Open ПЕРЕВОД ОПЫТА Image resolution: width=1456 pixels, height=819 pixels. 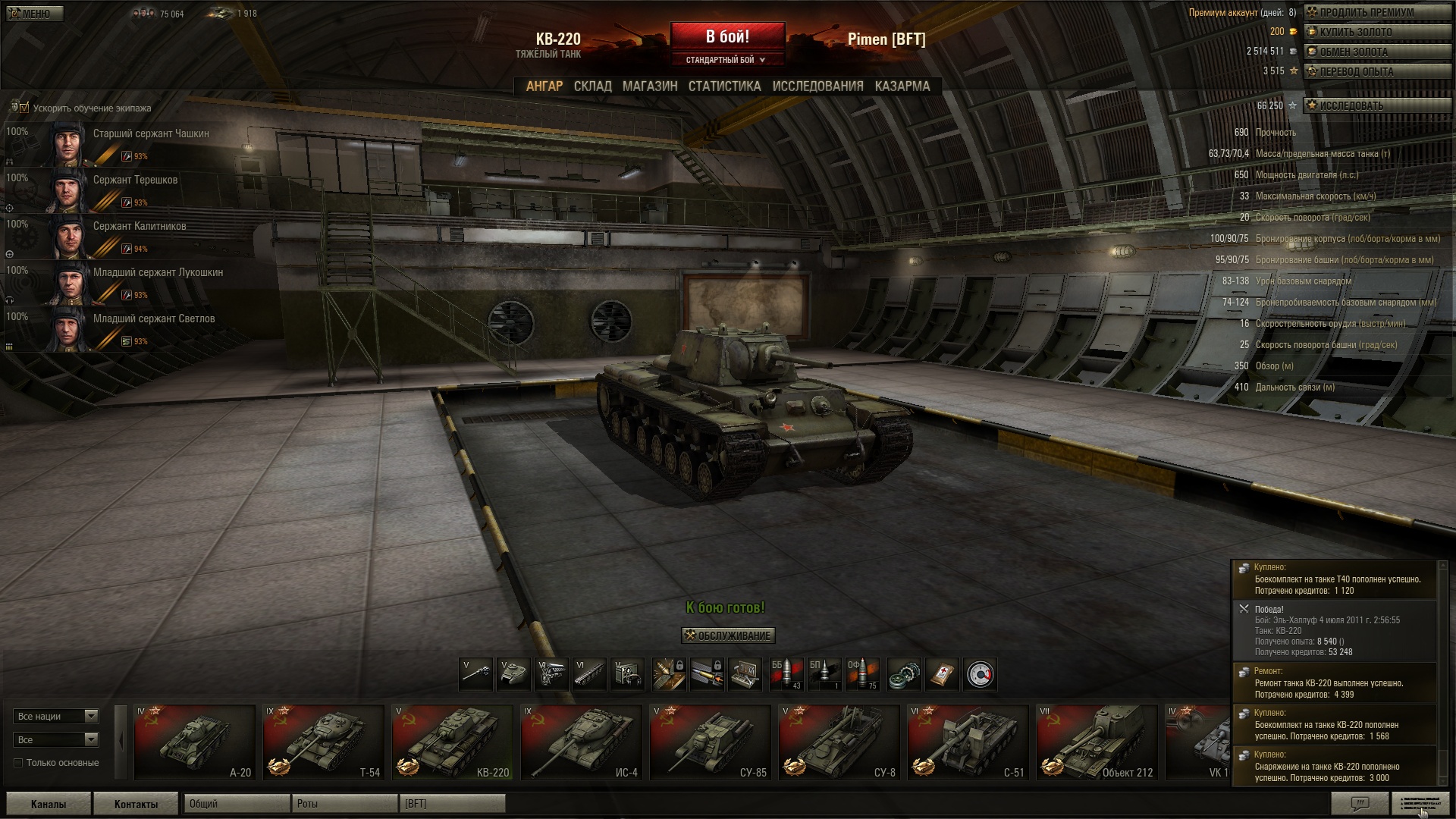1376,71
